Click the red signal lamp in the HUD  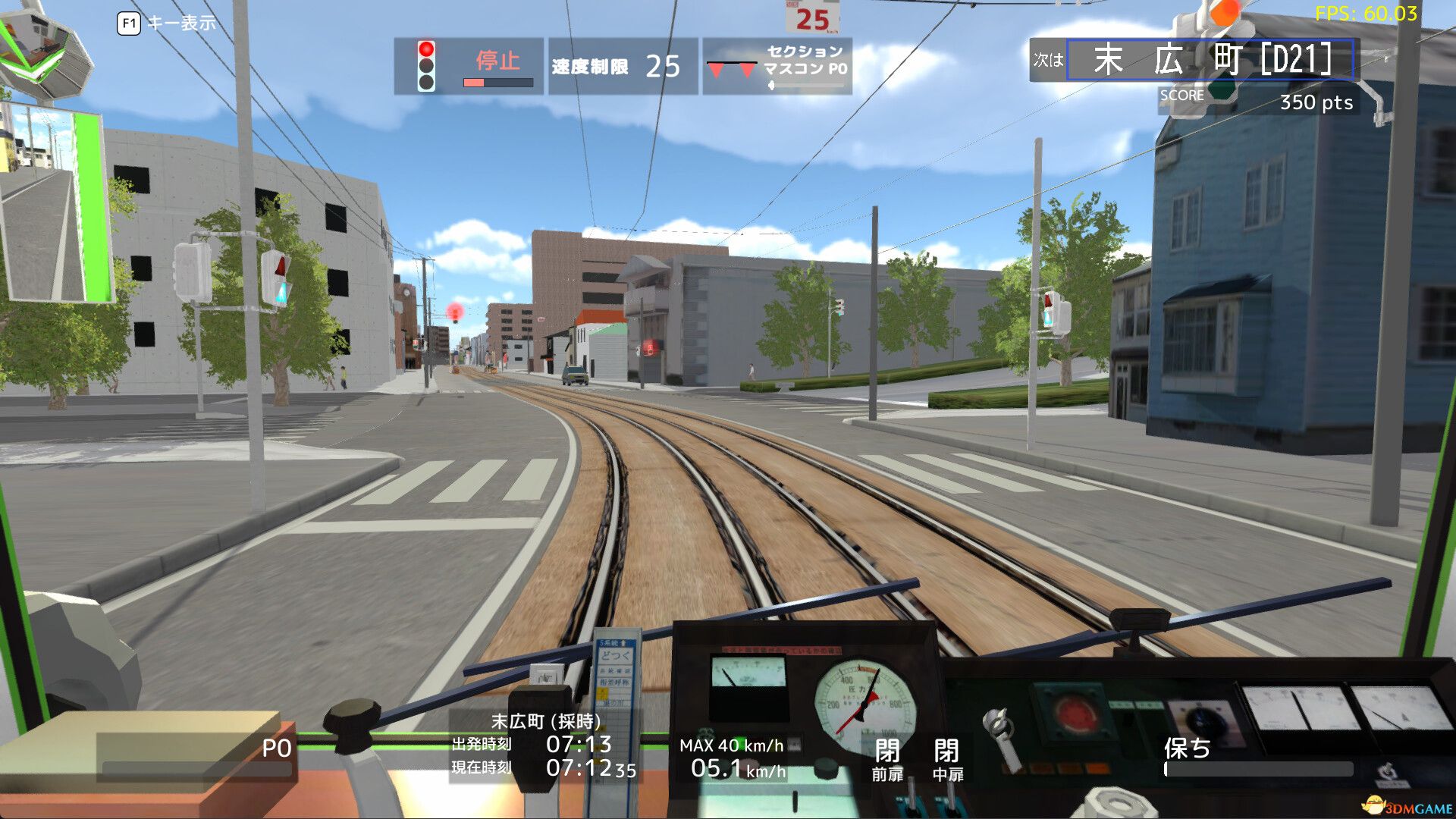pos(428,47)
